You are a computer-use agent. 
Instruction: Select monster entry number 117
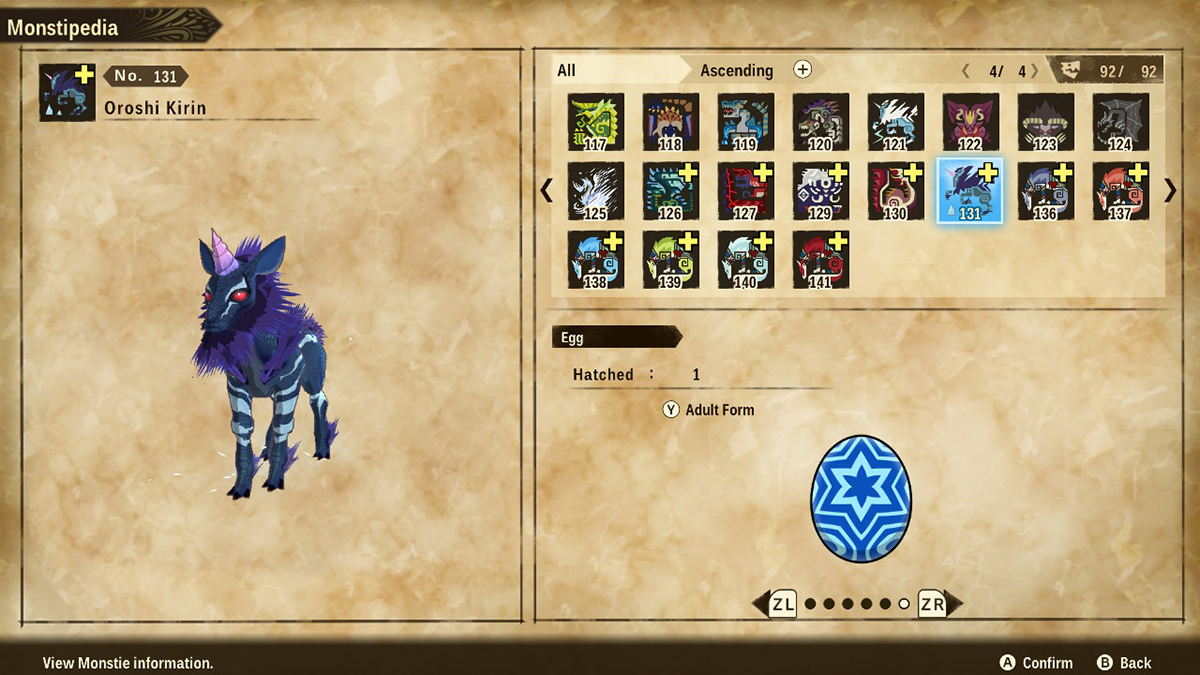coord(596,122)
